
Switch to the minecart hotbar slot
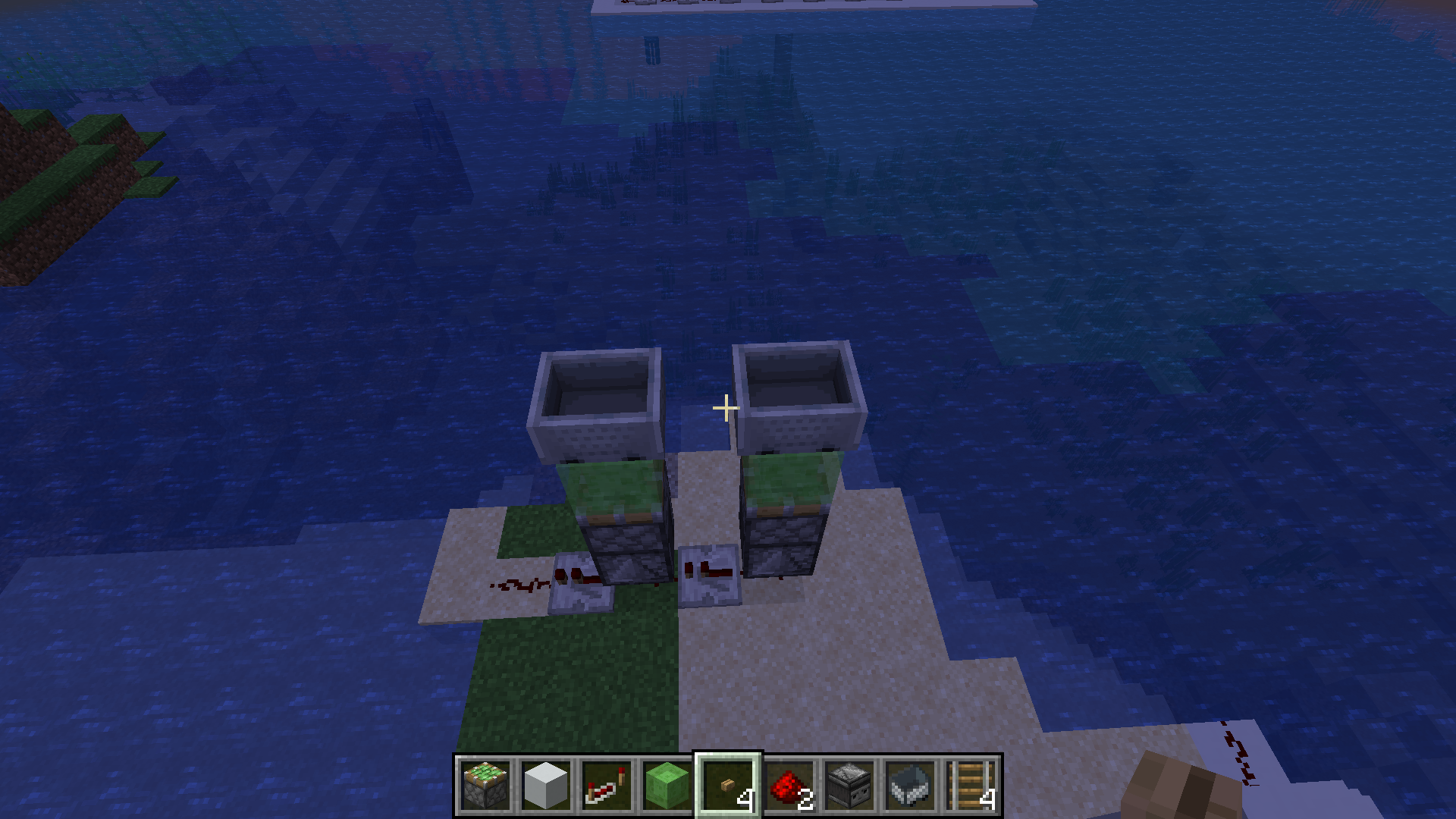[910, 786]
